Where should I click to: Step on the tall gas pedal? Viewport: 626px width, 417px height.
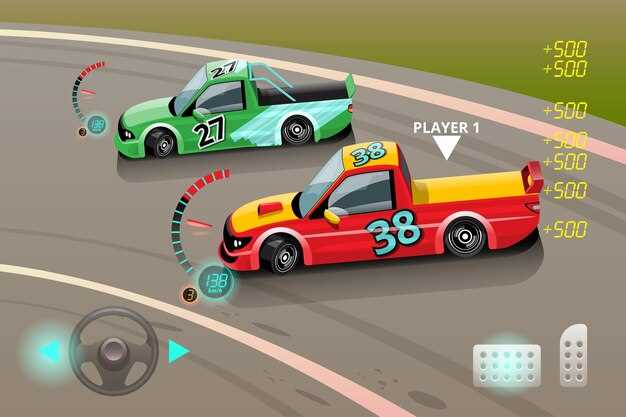tap(573, 357)
